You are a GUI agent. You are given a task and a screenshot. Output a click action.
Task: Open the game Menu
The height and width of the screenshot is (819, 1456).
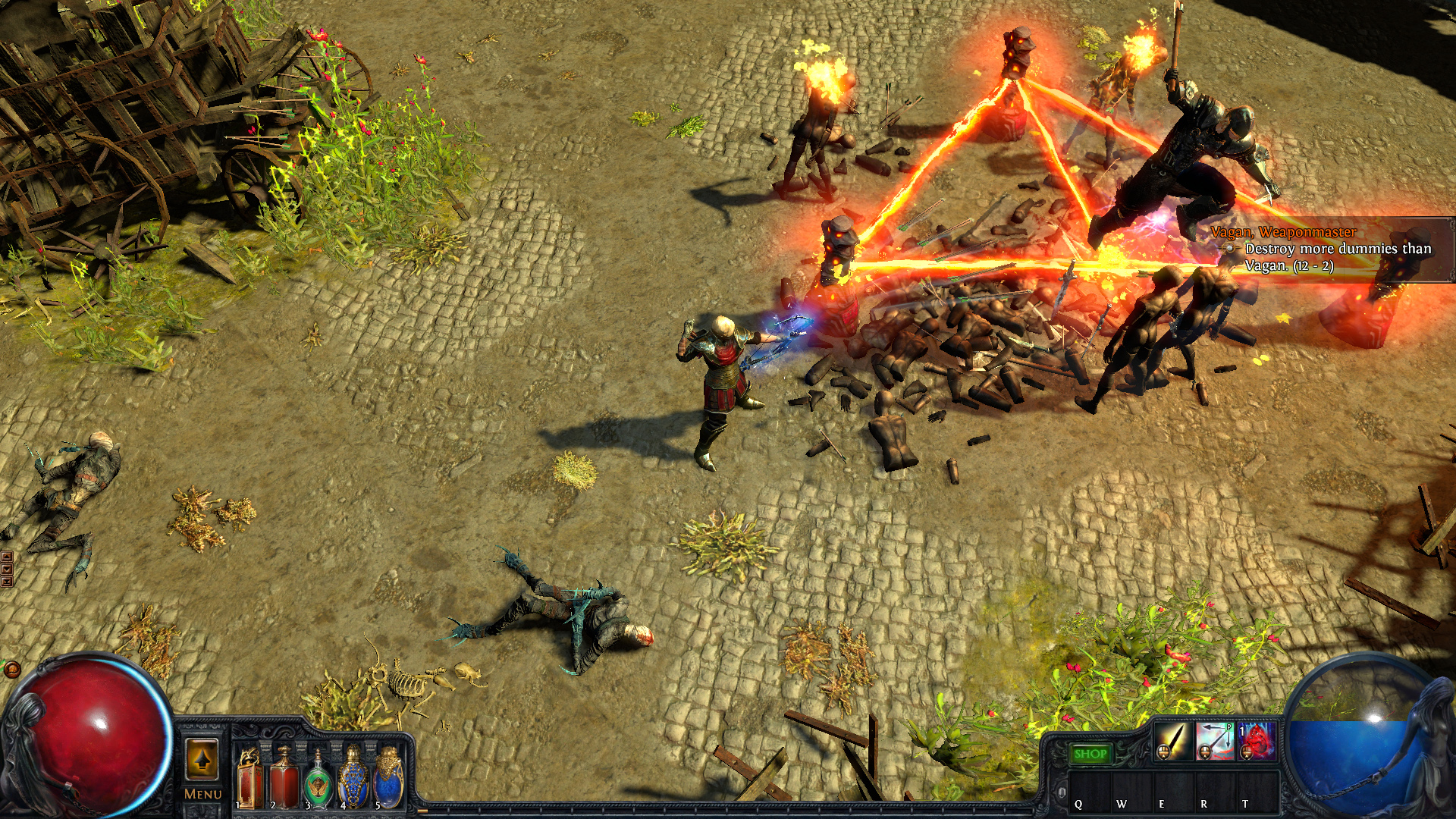point(202,795)
